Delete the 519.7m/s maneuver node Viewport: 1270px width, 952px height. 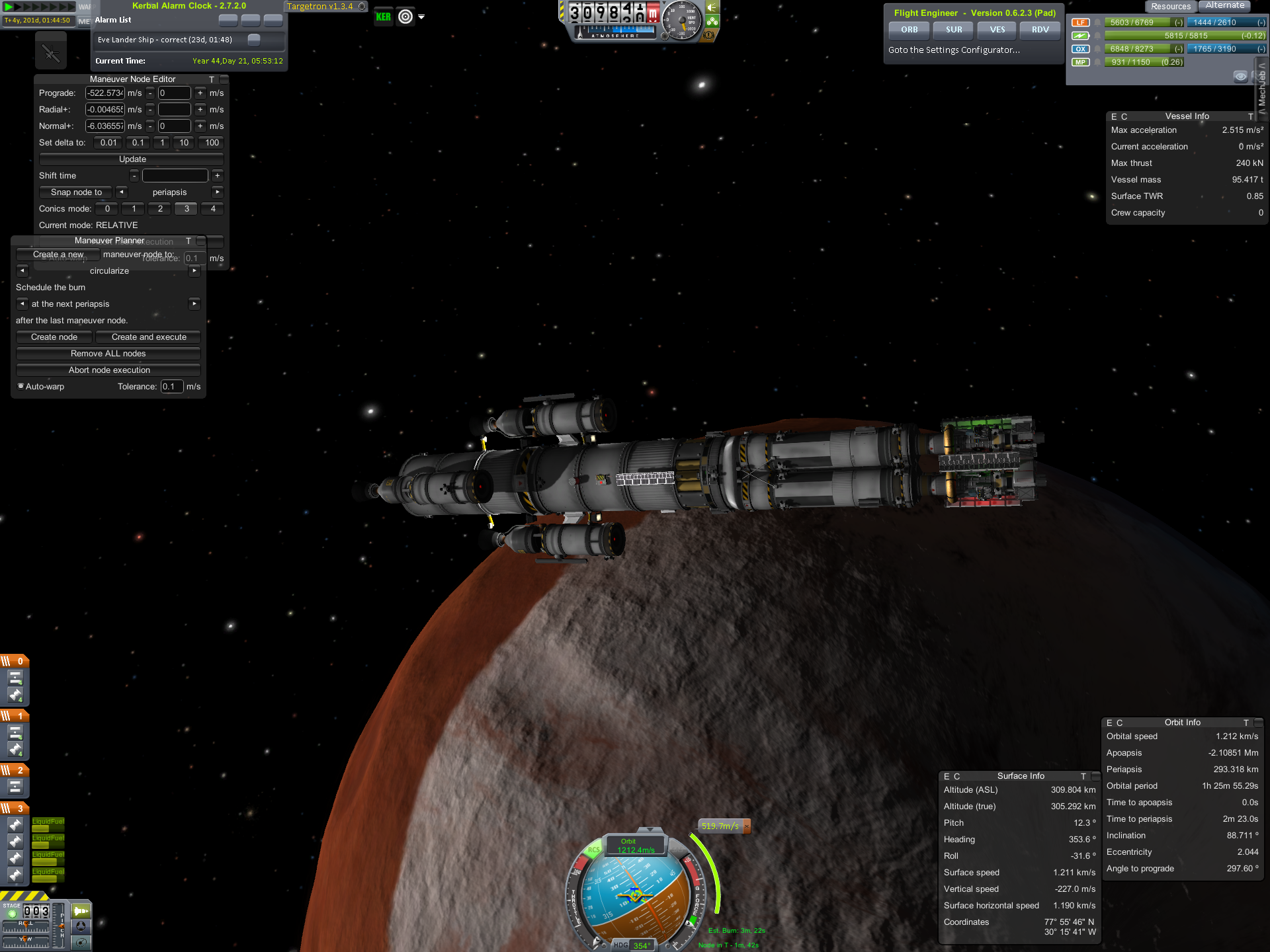747,826
